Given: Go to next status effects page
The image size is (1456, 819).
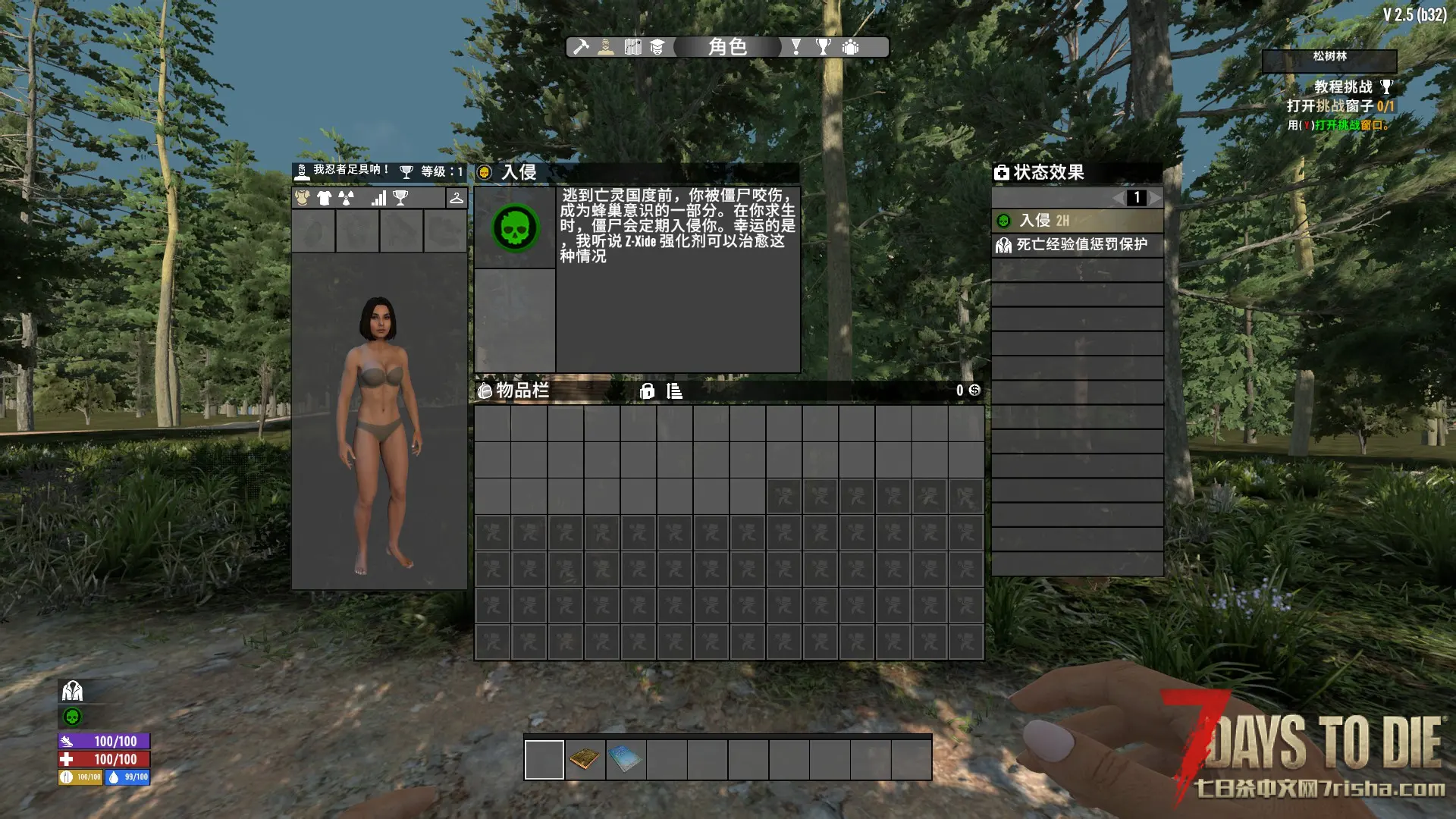Looking at the screenshot, I should 1154,198.
